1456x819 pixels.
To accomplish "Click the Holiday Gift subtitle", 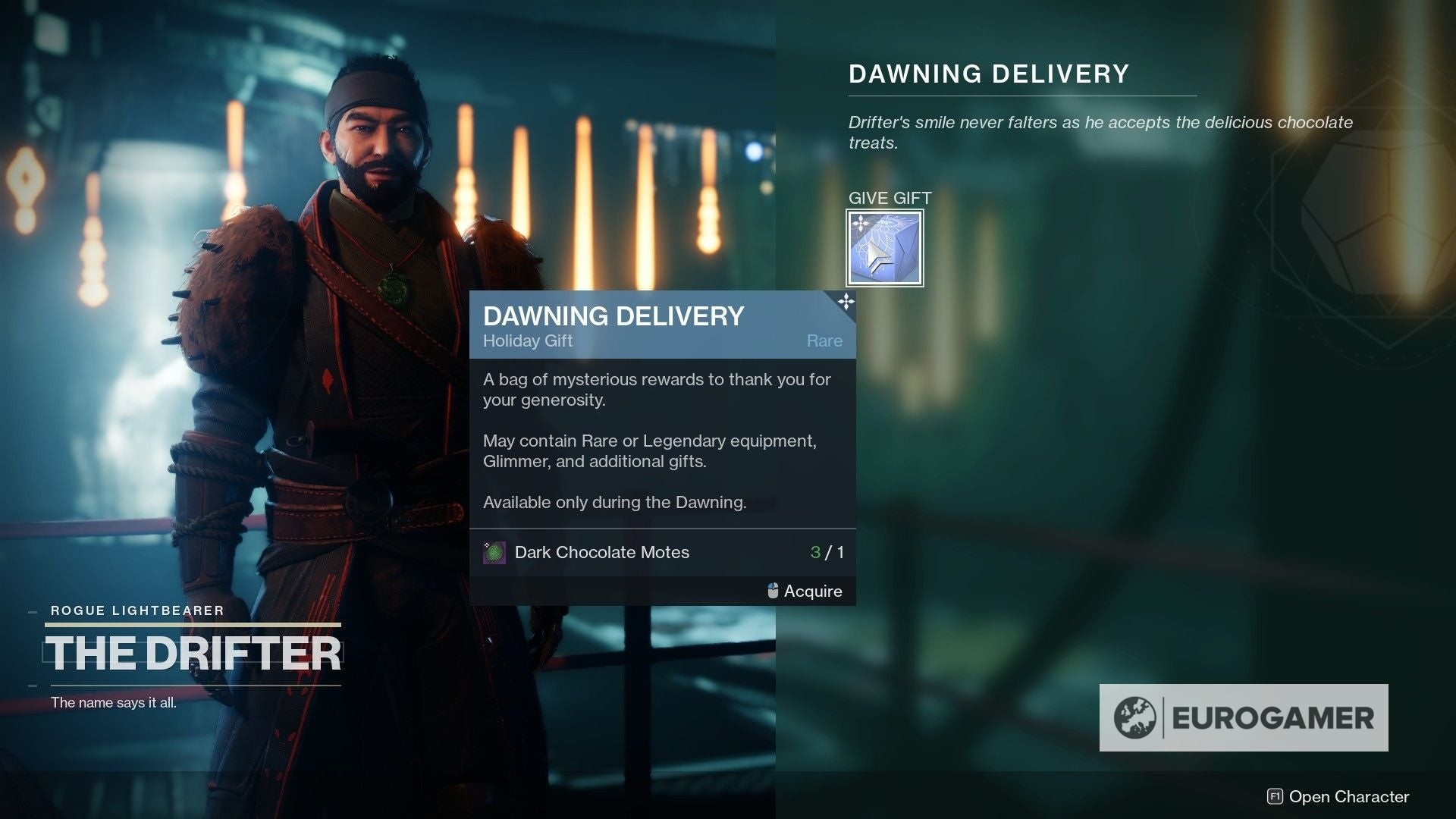I will click(x=528, y=341).
